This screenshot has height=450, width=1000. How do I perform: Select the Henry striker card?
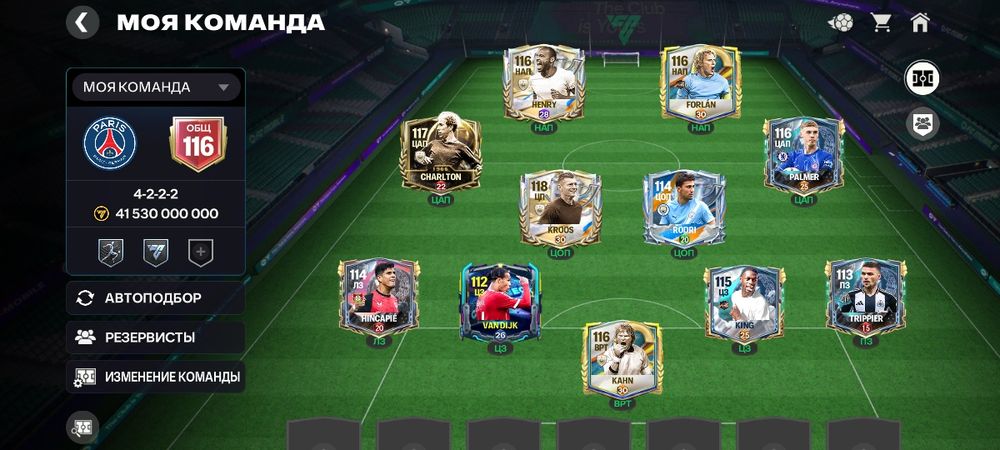point(543,84)
